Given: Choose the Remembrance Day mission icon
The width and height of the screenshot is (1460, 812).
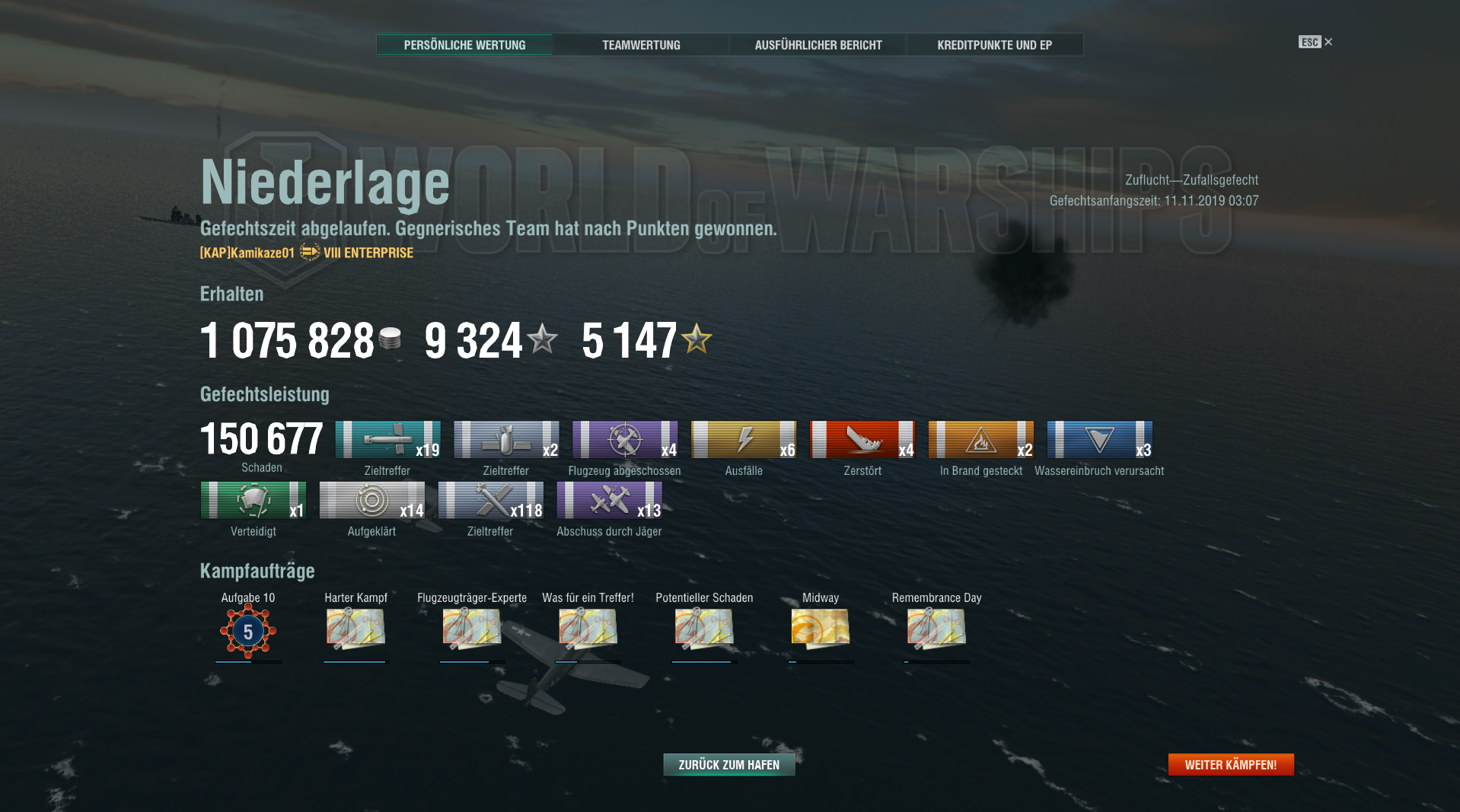Looking at the screenshot, I should click(x=936, y=629).
